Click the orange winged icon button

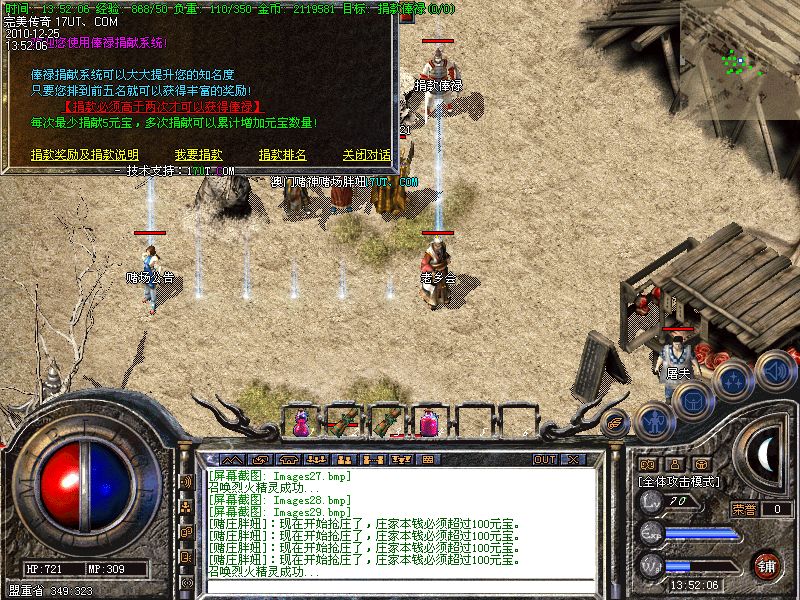(616, 421)
